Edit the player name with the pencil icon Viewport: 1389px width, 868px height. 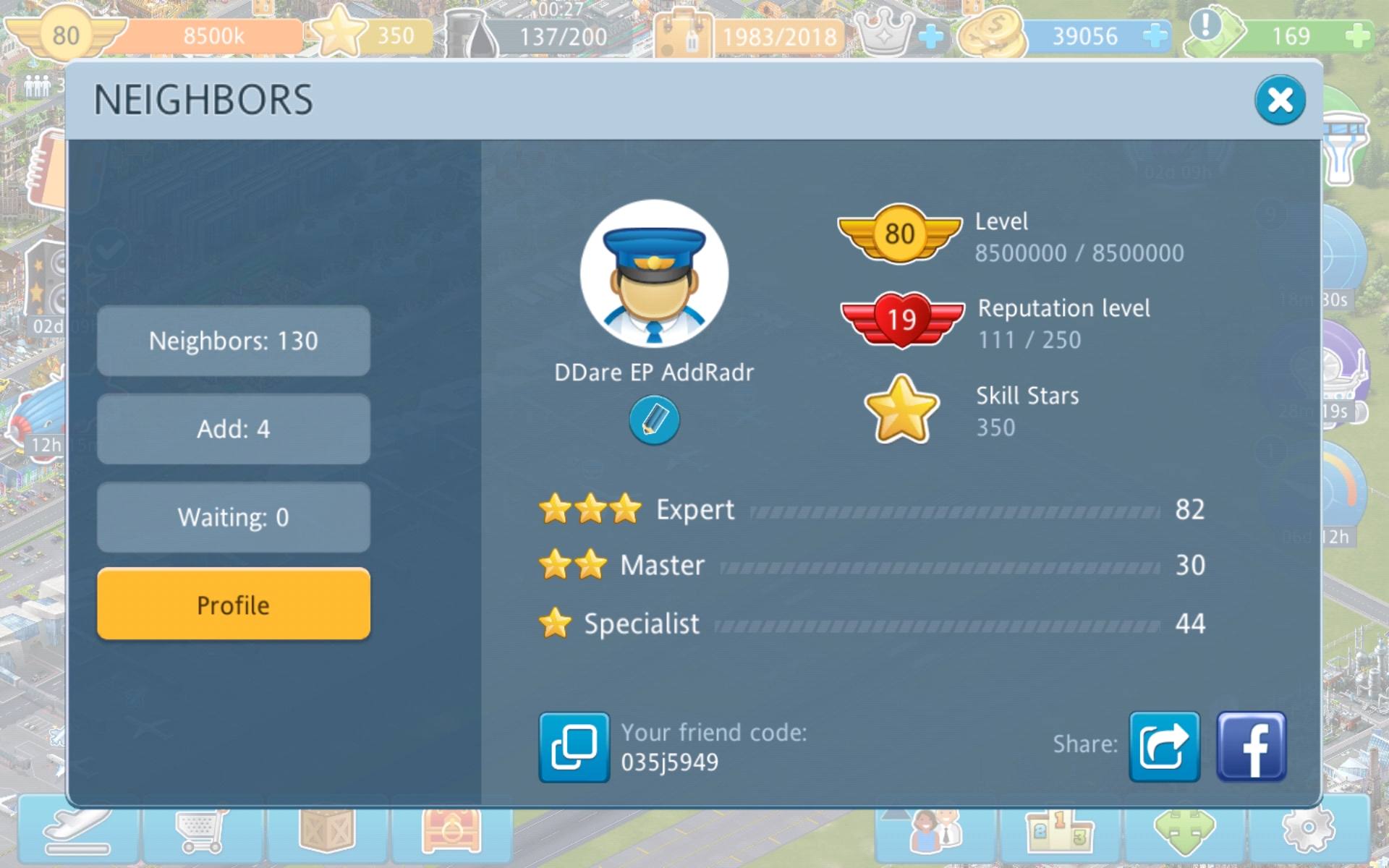pos(654,420)
